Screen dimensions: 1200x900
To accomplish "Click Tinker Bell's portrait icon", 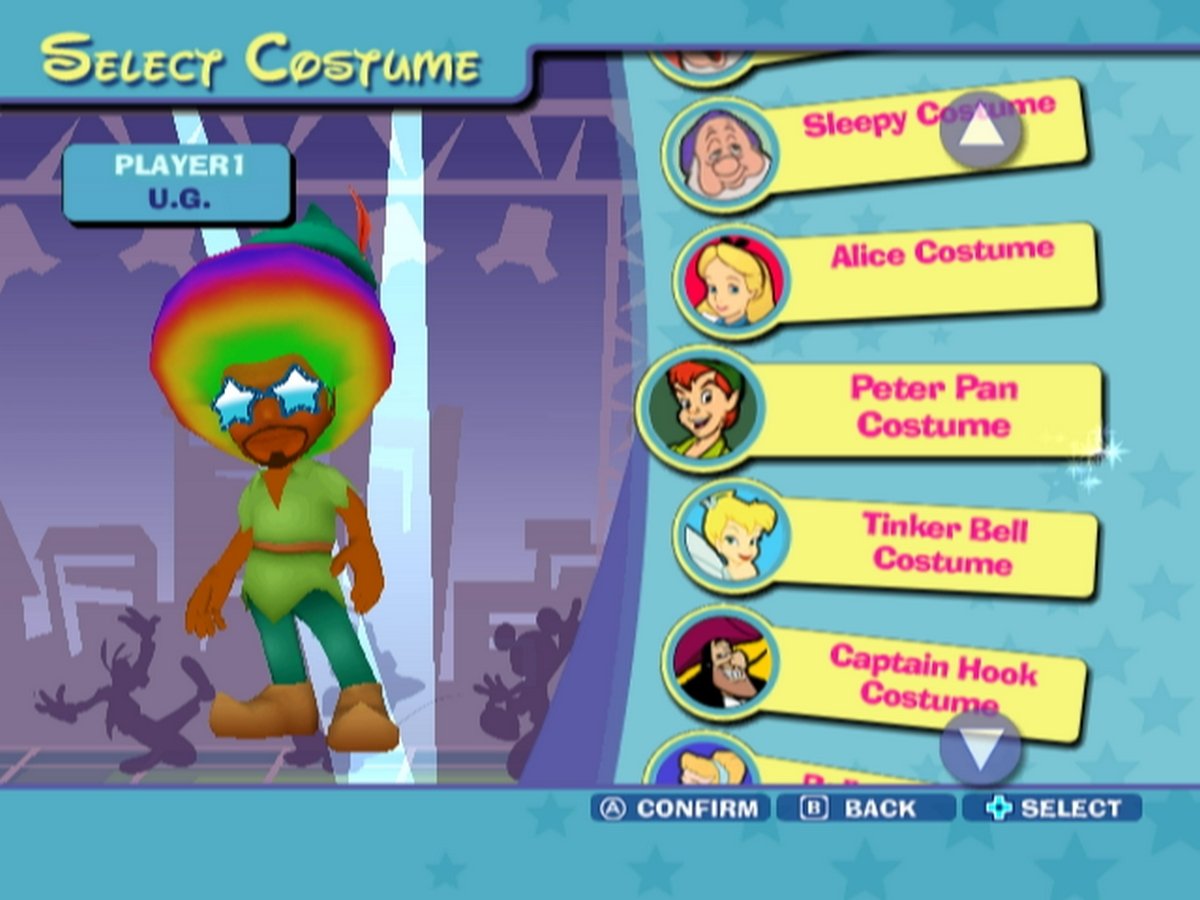I will 731,538.
